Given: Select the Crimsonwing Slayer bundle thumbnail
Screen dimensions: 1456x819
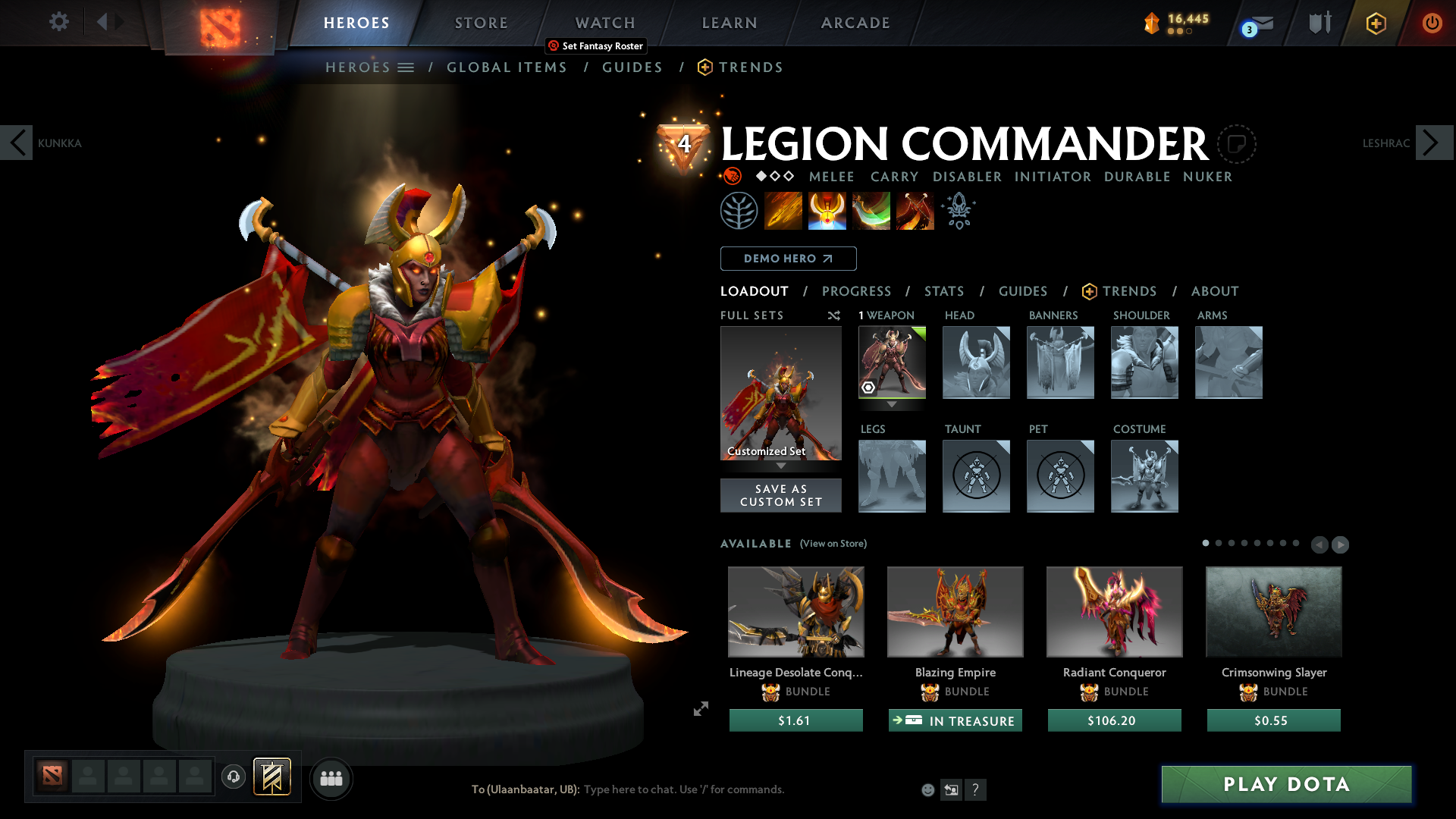Looking at the screenshot, I should point(1272,611).
